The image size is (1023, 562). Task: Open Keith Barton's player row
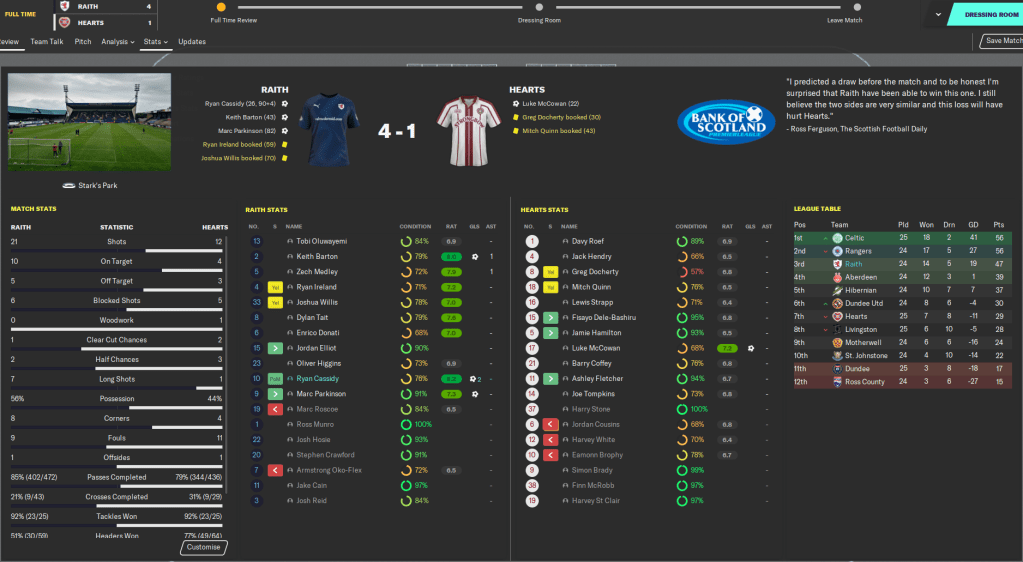tap(317, 256)
